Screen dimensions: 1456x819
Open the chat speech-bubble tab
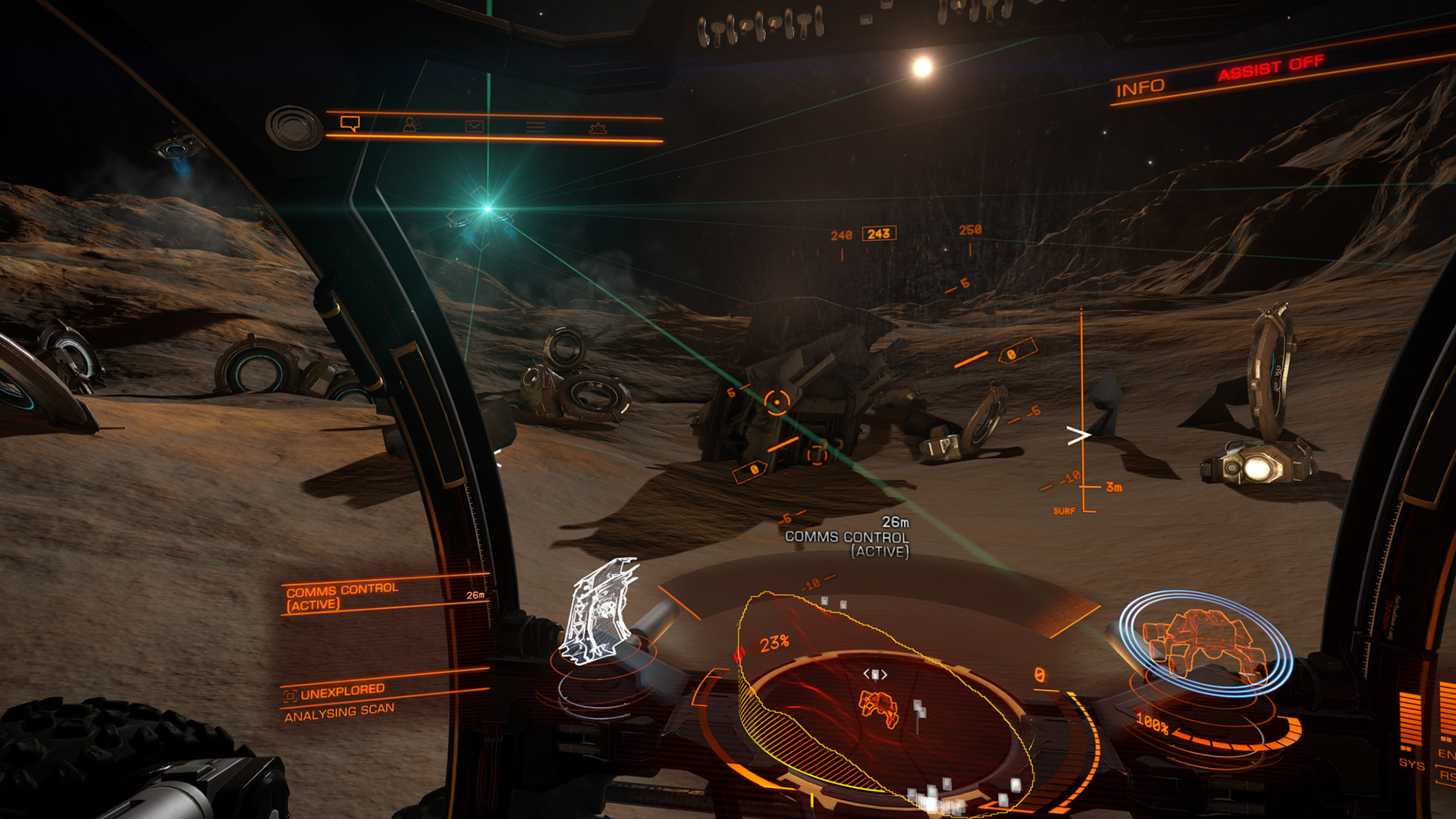[x=350, y=123]
